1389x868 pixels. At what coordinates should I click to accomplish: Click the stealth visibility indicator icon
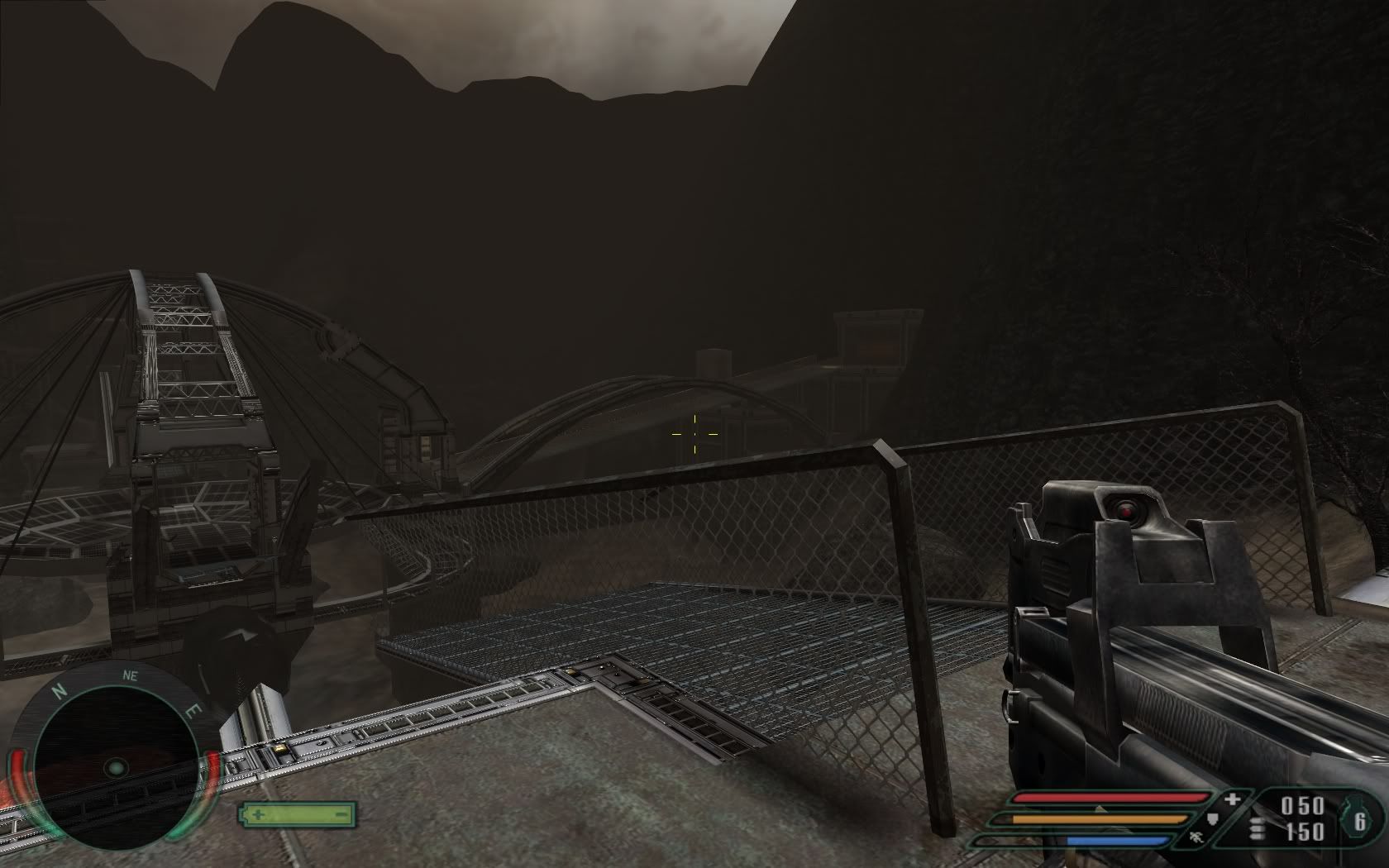pos(1196,837)
